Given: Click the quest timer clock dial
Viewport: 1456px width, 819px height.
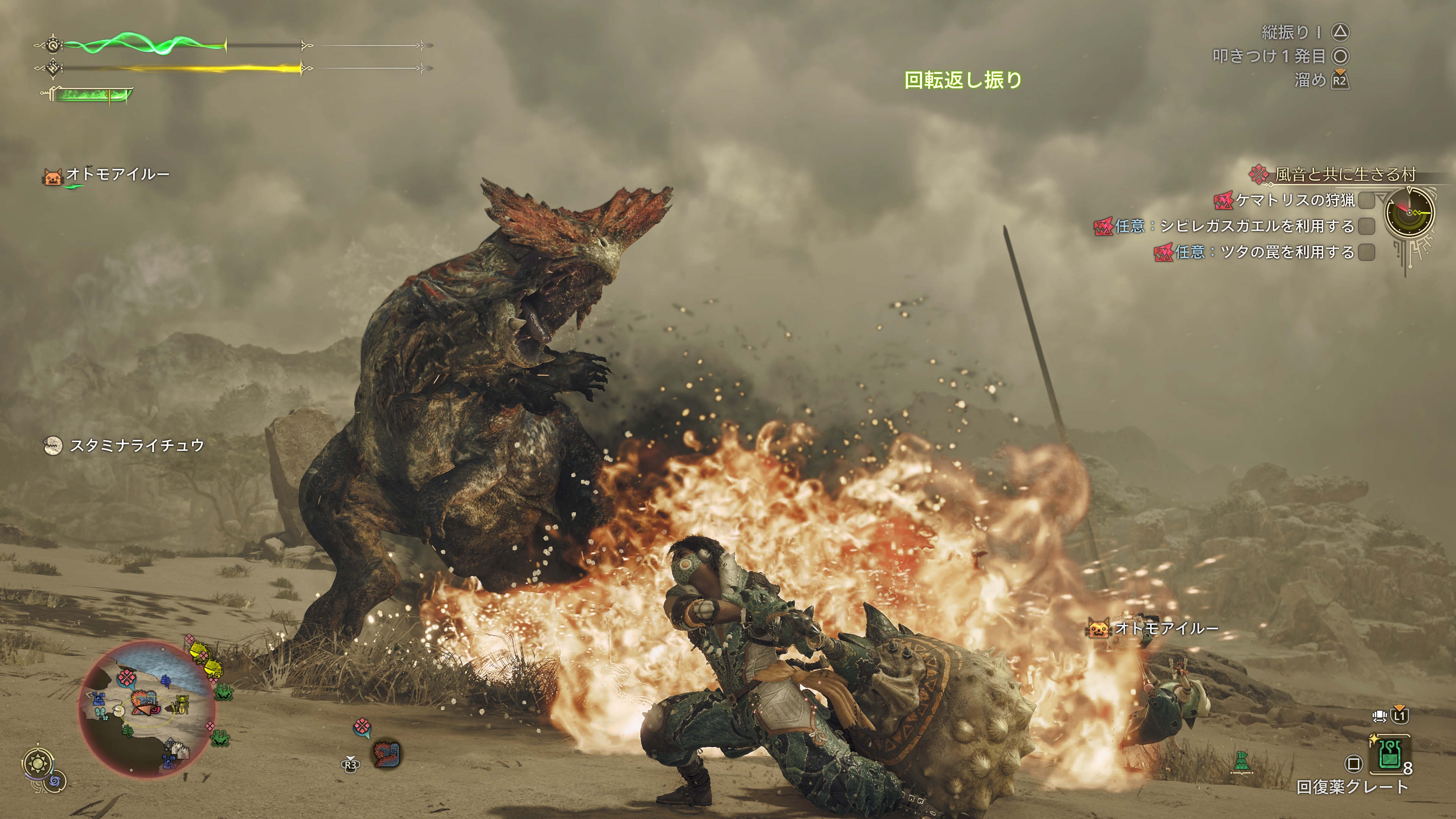Looking at the screenshot, I should pyautogui.click(x=1410, y=212).
